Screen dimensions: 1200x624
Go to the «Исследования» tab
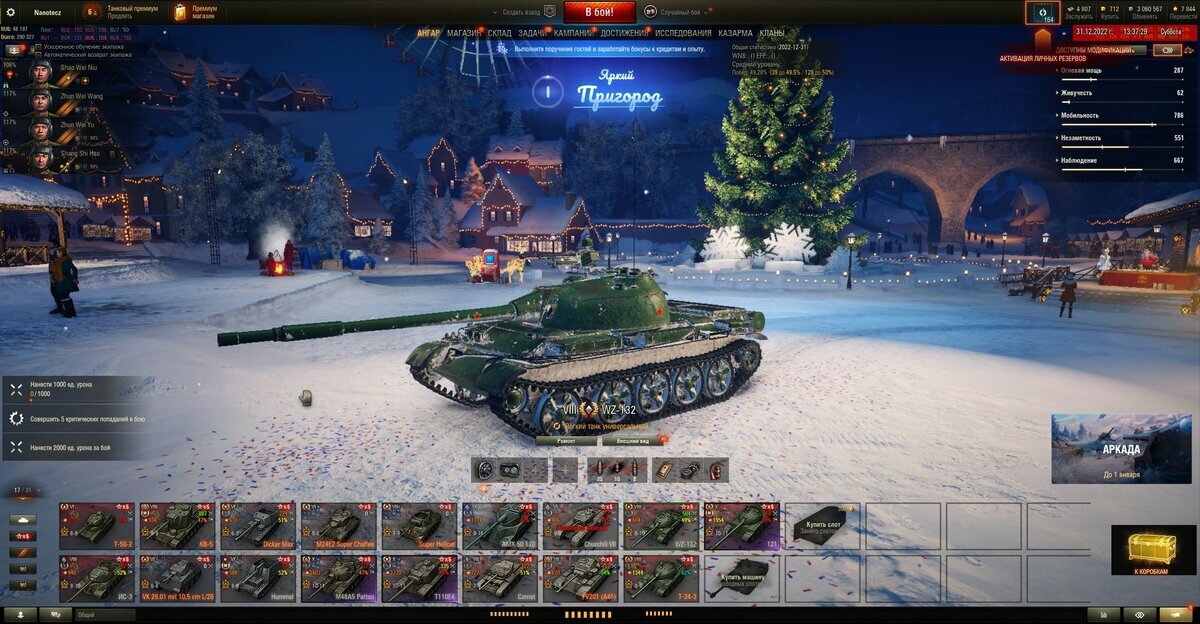(683, 33)
